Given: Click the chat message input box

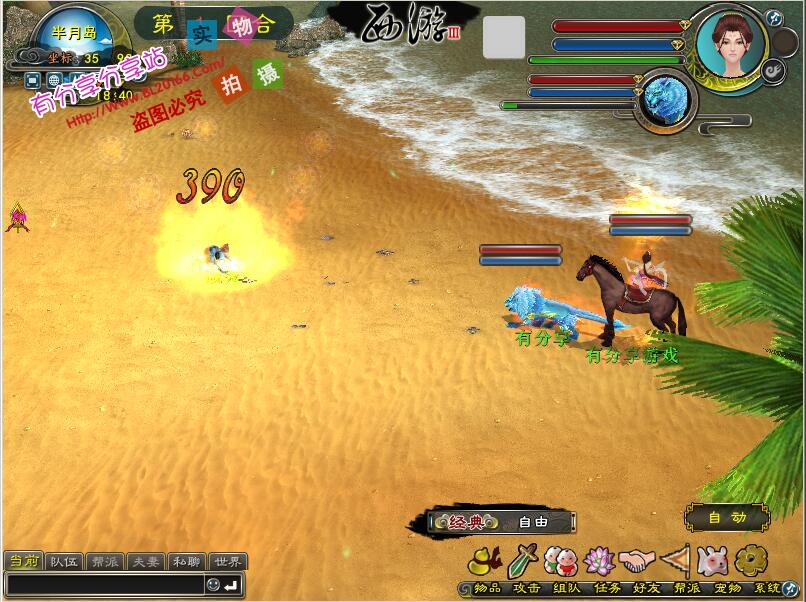Looking at the screenshot, I should [103, 584].
